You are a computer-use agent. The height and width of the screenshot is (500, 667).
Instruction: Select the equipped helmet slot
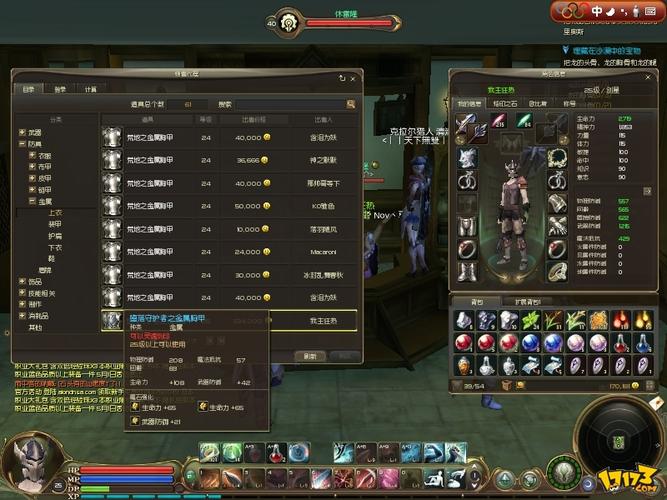click(x=467, y=158)
